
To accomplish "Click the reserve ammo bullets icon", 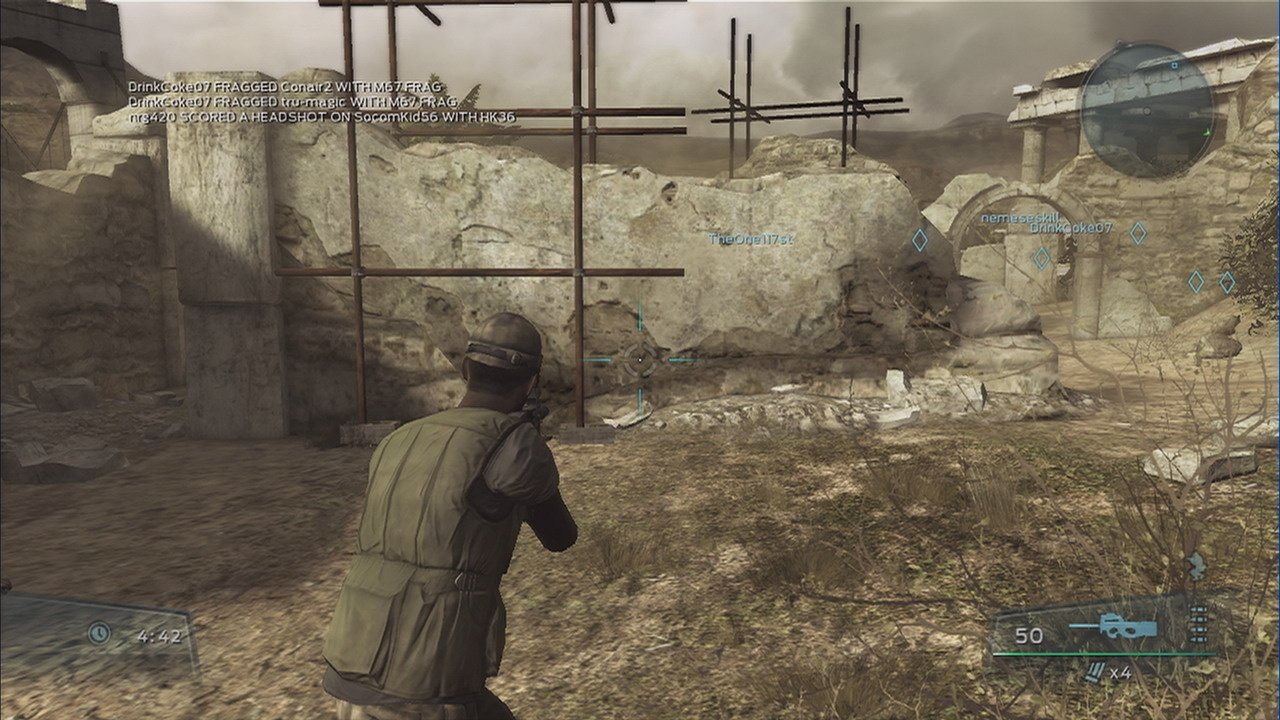I will (x=1198, y=625).
